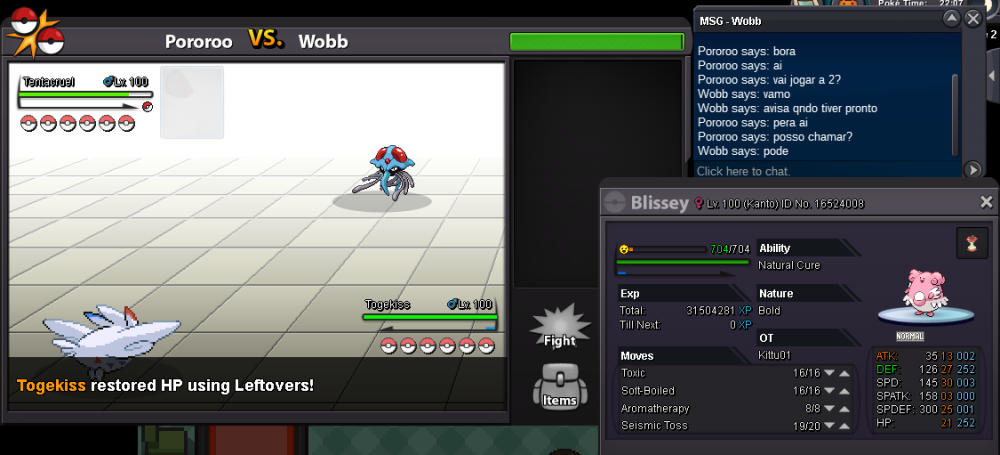Close the MSG - Wobb chat window
The height and width of the screenshot is (455, 1000).
click(973, 19)
